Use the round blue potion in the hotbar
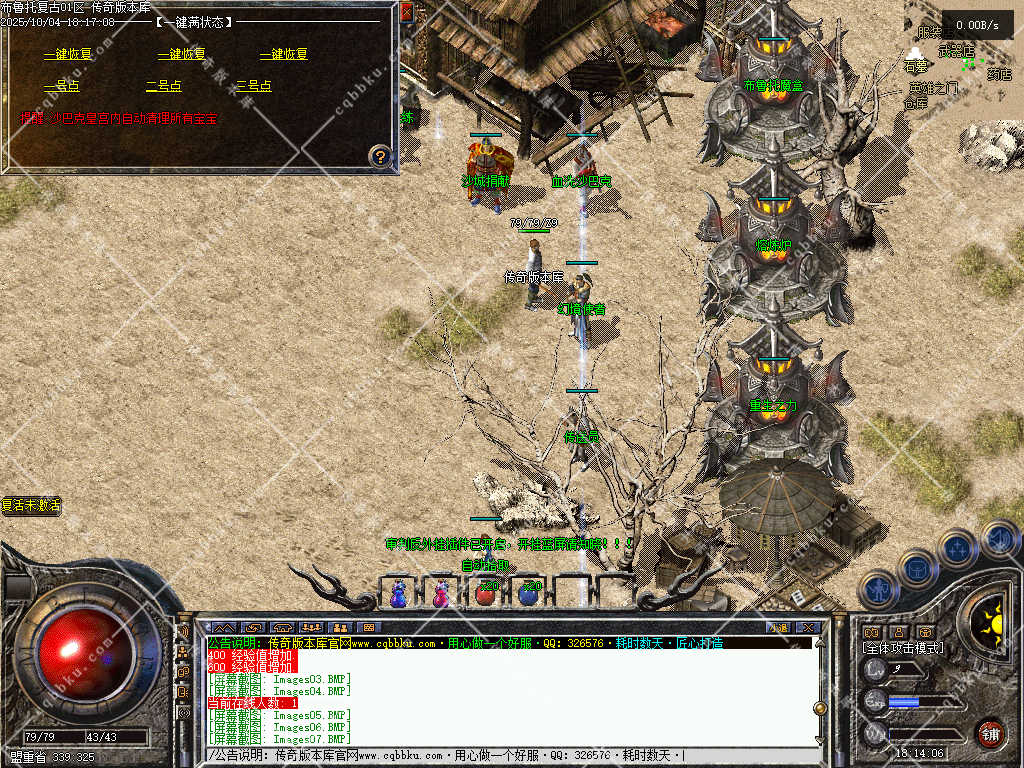This screenshot has height=768, width=1024. (528, 593)
